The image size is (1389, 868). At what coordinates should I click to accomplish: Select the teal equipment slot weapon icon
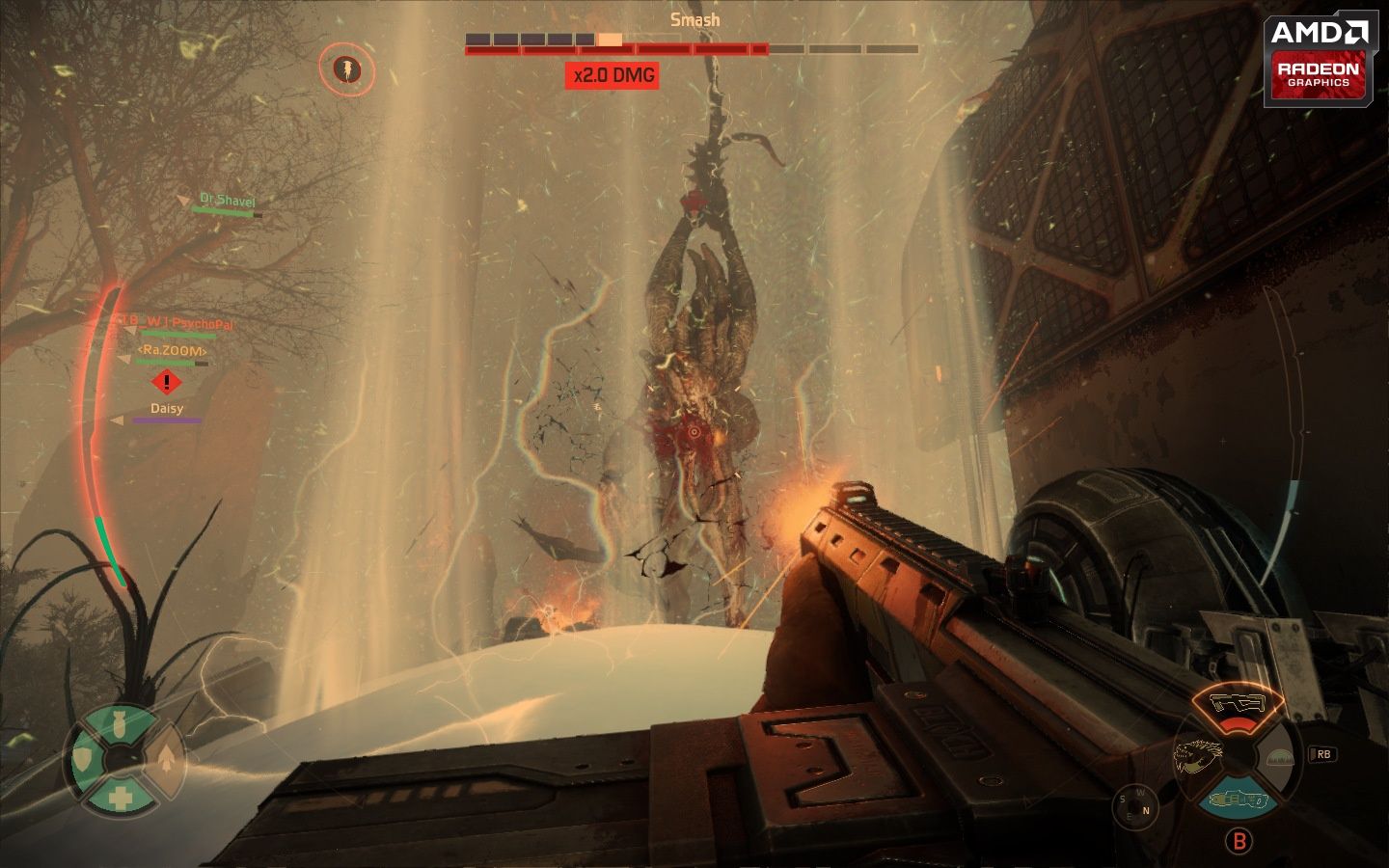pos(1237,799)
